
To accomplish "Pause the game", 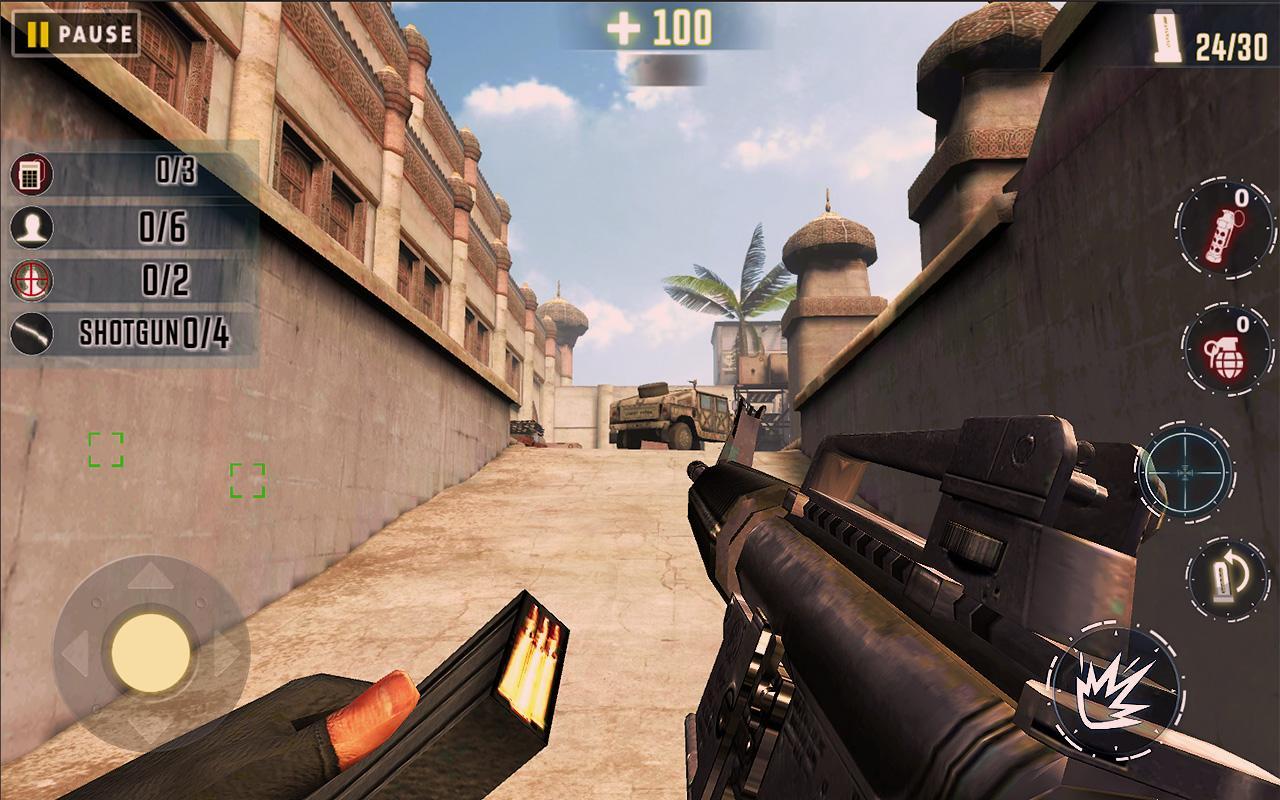I will (75, 35).
